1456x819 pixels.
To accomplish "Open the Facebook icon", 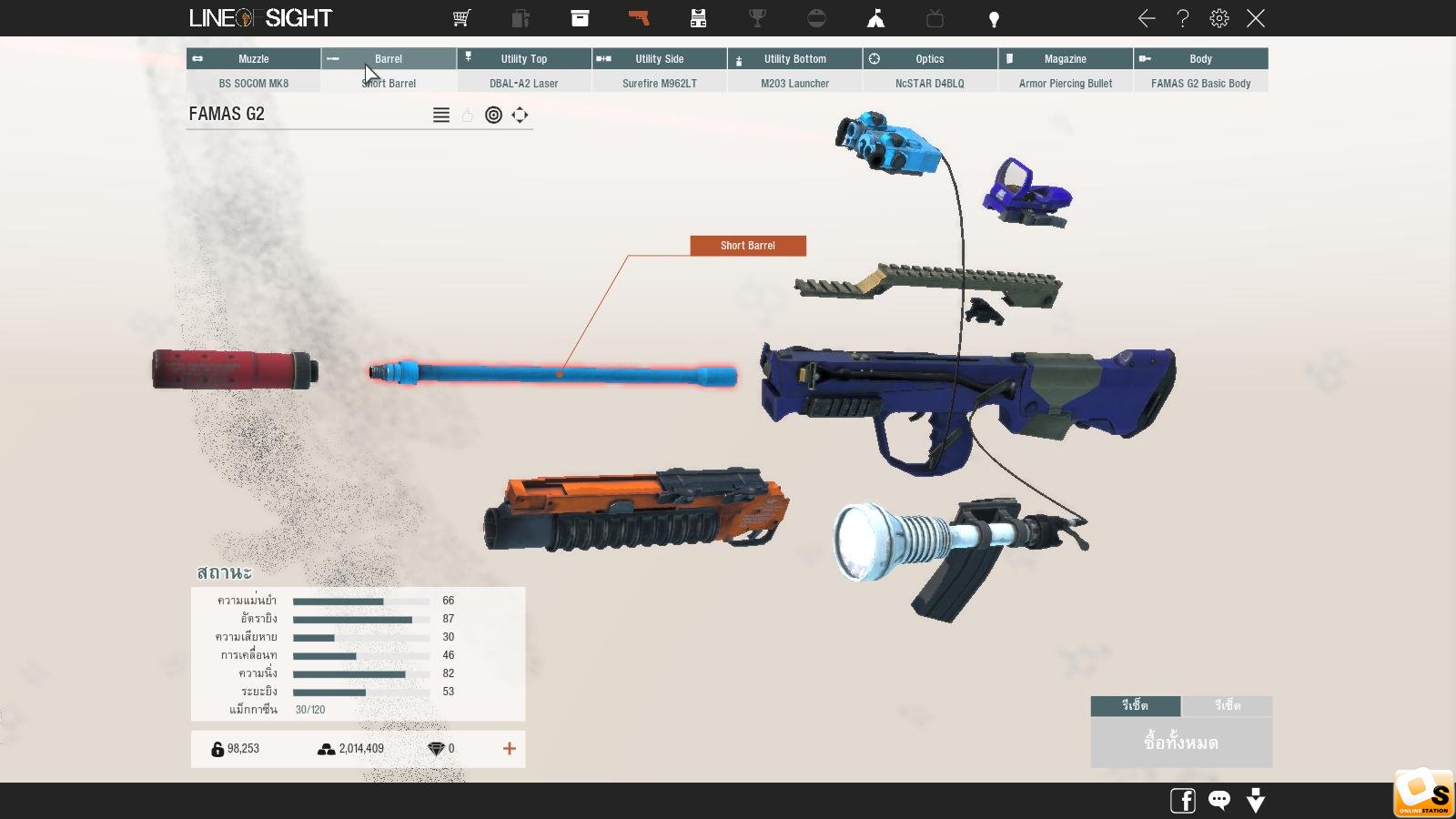I will click(1182, 801).
